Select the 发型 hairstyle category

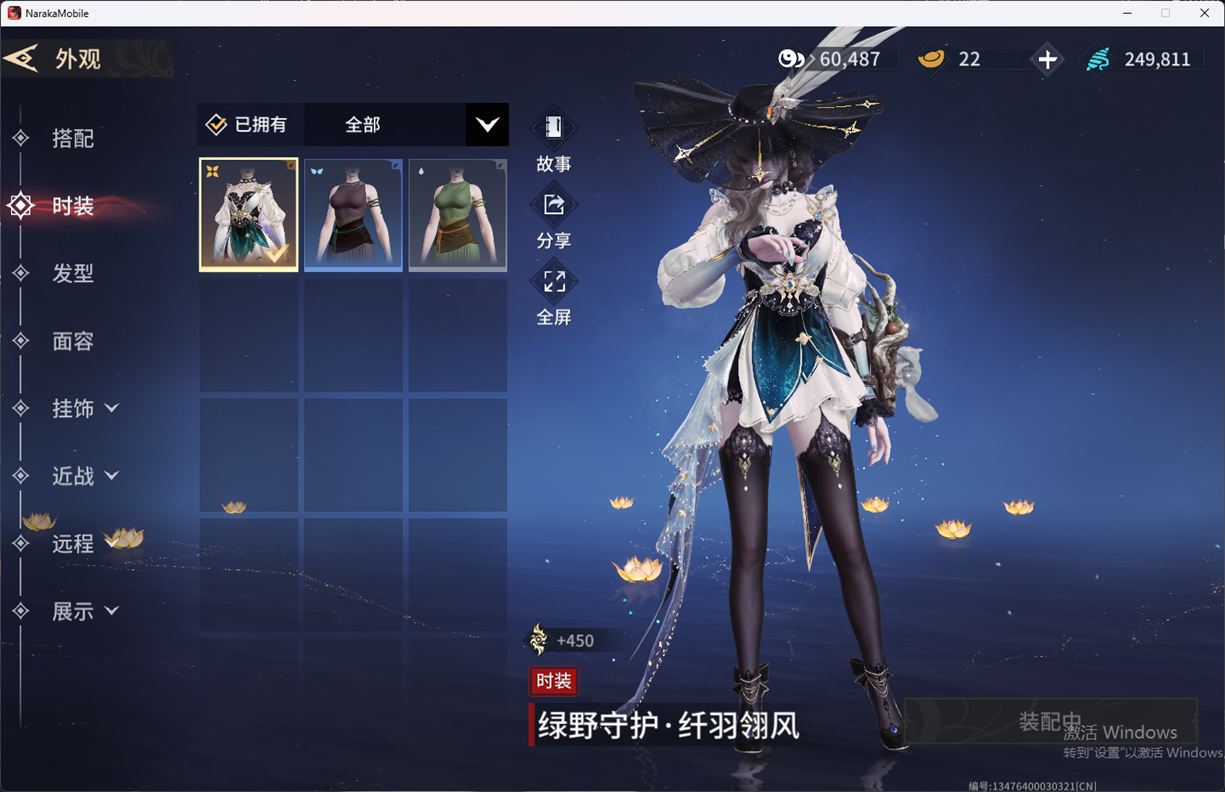(x=72, y=273)
